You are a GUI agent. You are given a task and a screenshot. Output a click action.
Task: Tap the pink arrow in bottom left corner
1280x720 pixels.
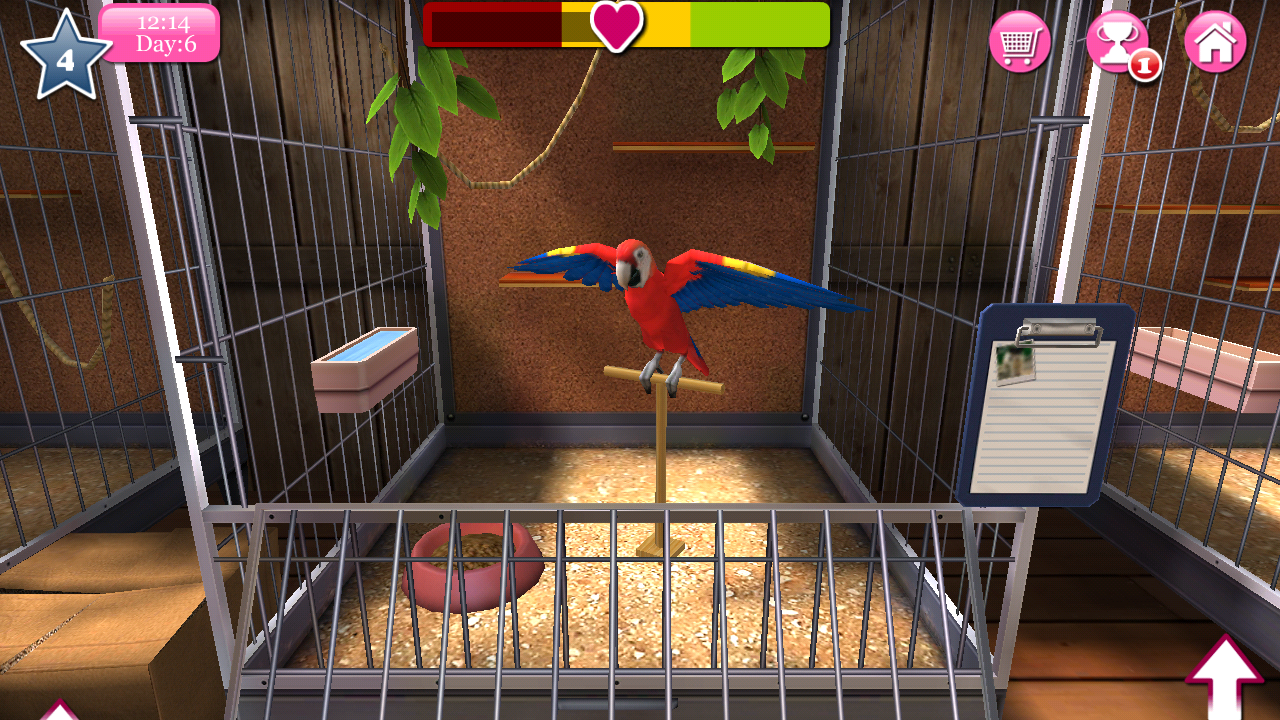pos(60,712)
